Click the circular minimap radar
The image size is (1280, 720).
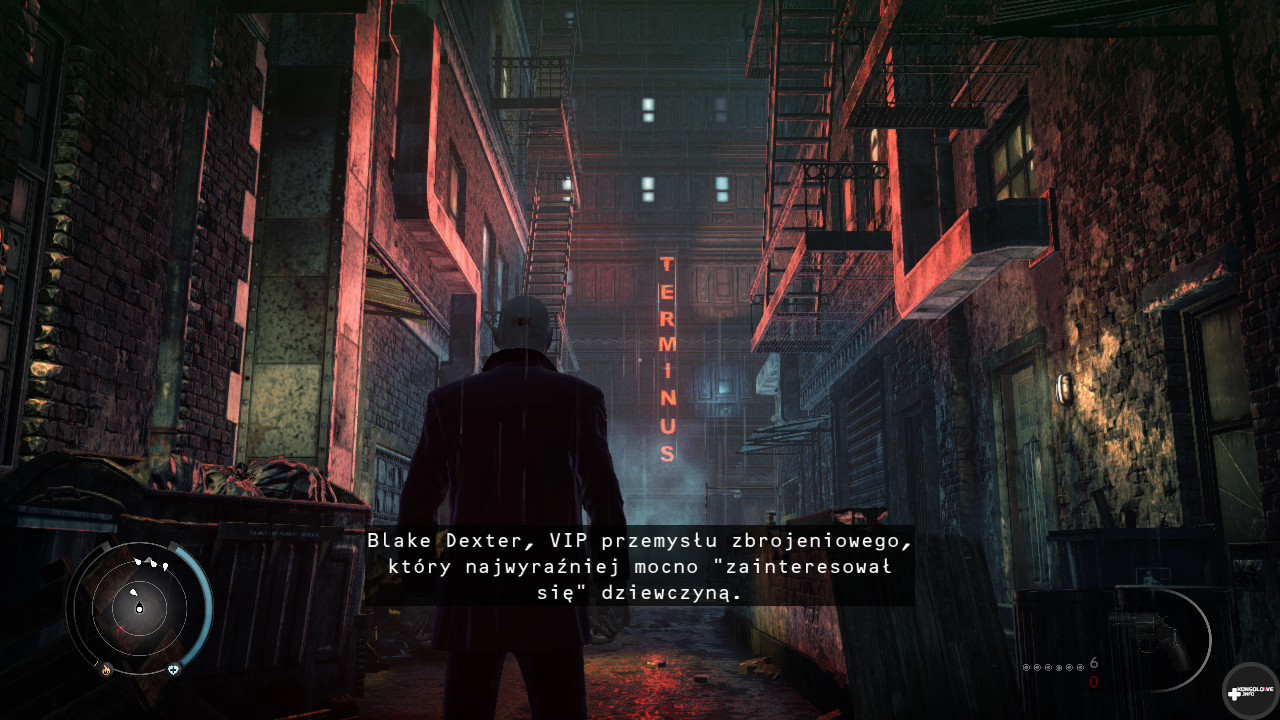click(x=138, y=605)
